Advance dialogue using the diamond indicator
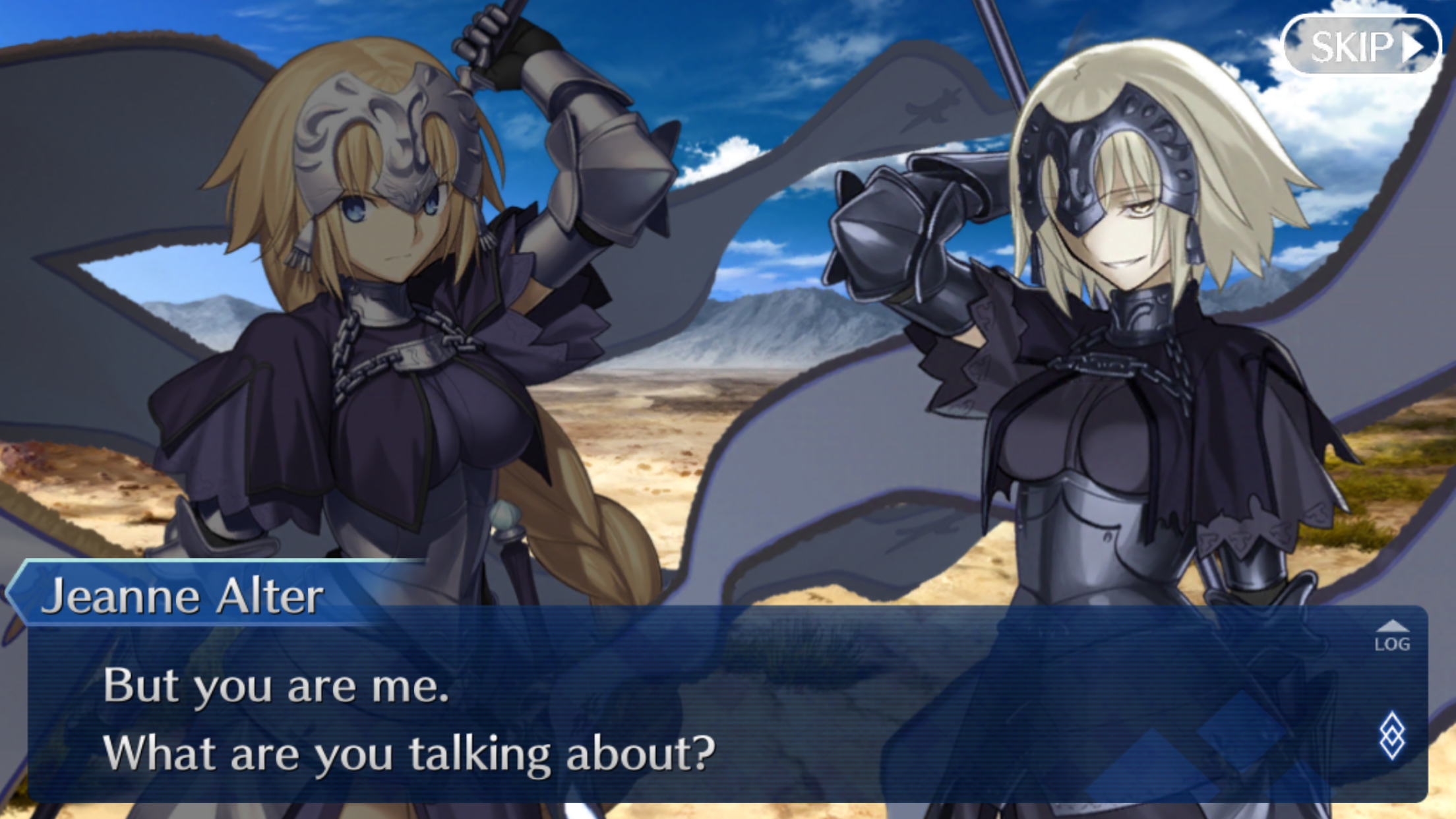The width and height of the screenshot is (1456, 819). [x=1392, y=735]
